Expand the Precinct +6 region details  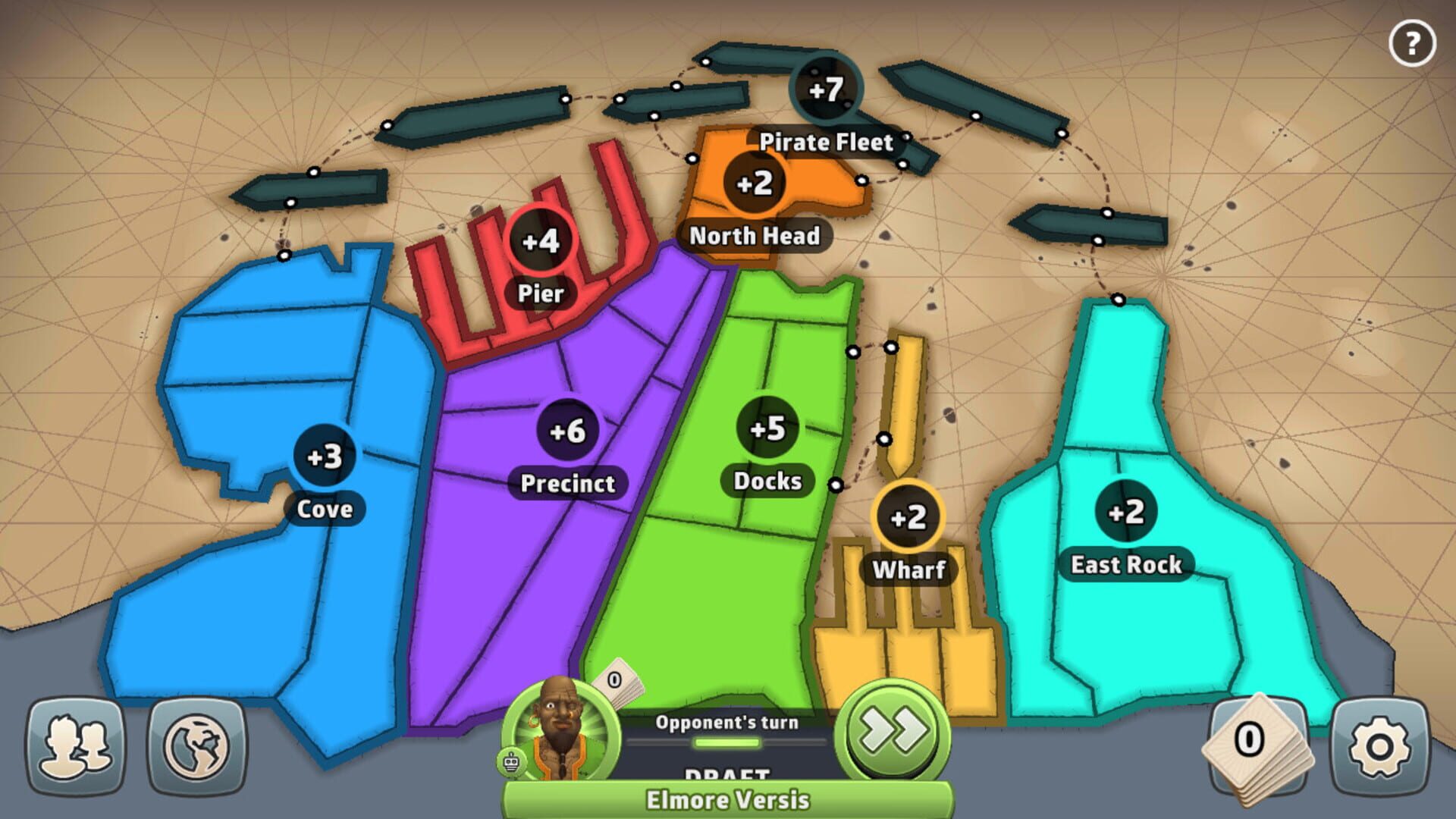(x=567, y=429)
